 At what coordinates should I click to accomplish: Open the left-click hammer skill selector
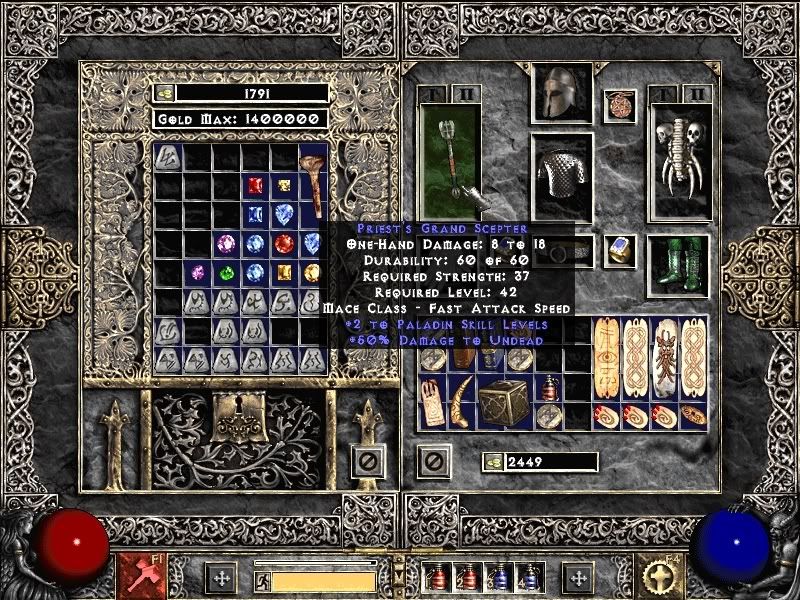tap(136, 577)
